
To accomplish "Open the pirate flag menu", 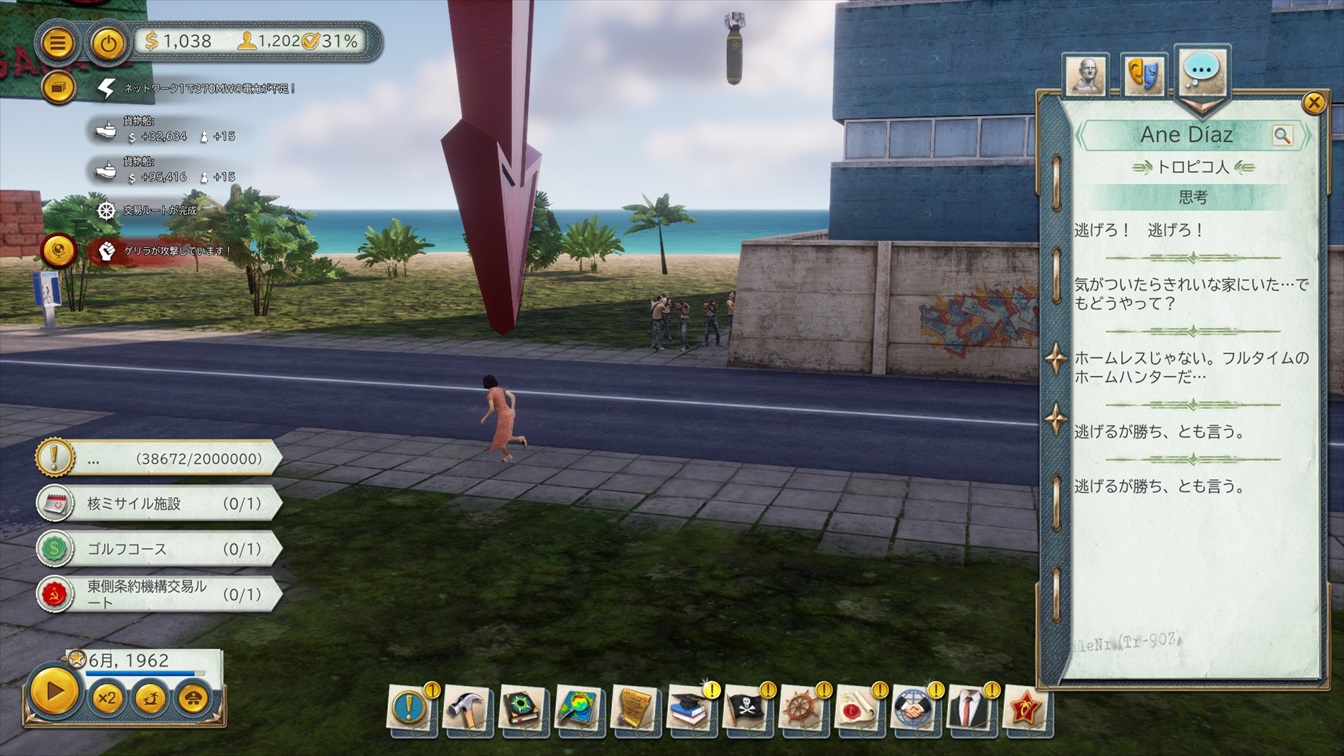I will tap(745, 708).
